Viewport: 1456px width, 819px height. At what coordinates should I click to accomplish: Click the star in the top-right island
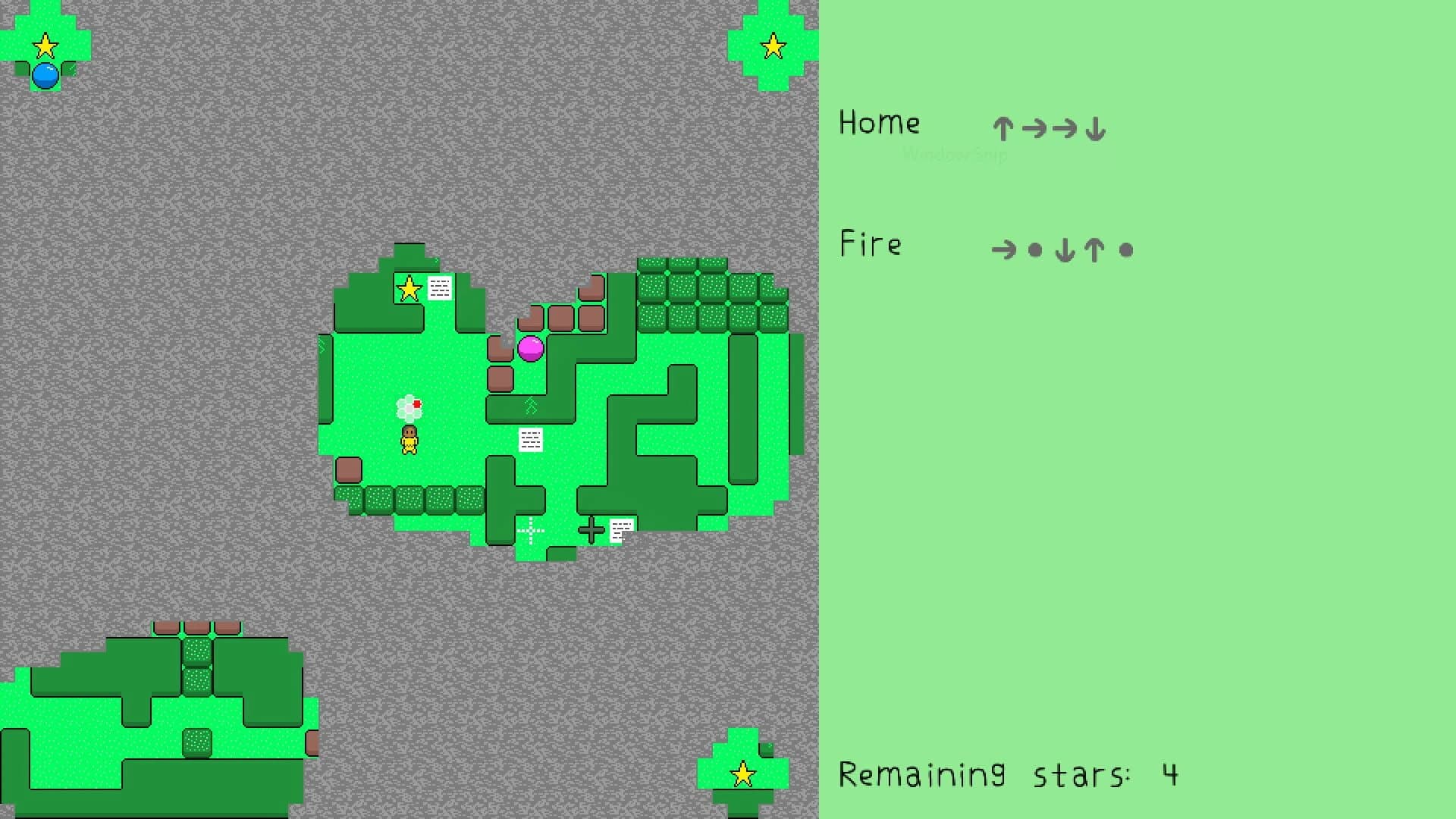pyautogui.click(x=773, y=45)
